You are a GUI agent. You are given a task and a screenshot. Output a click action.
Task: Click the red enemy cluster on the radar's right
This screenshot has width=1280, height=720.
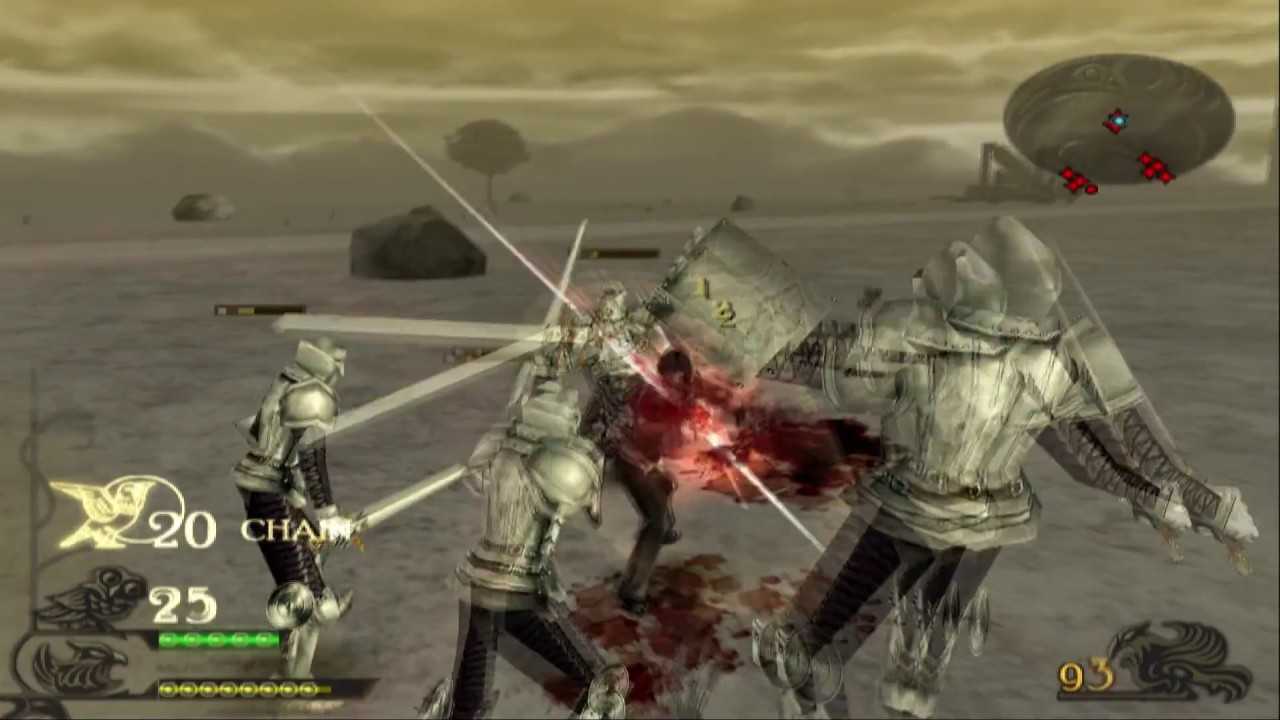pos(1156,168)
